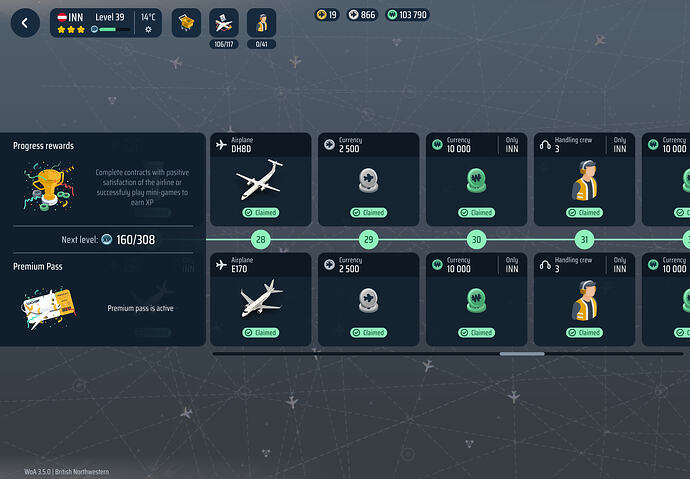Select the level 29 progress node
Viewport: 690px width, 479px height.
click(368, 239)
